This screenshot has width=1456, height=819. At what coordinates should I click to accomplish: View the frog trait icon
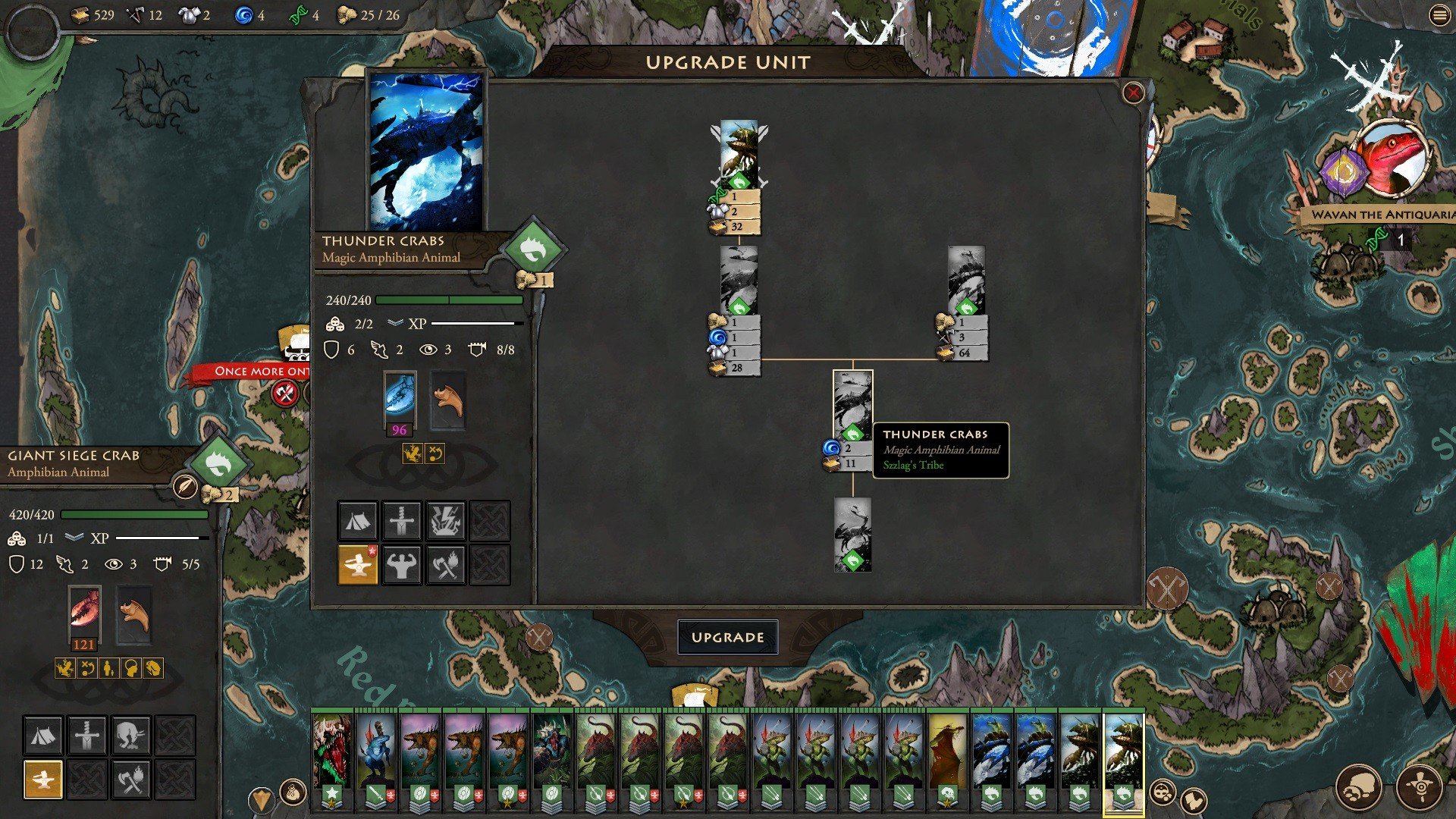413,453
